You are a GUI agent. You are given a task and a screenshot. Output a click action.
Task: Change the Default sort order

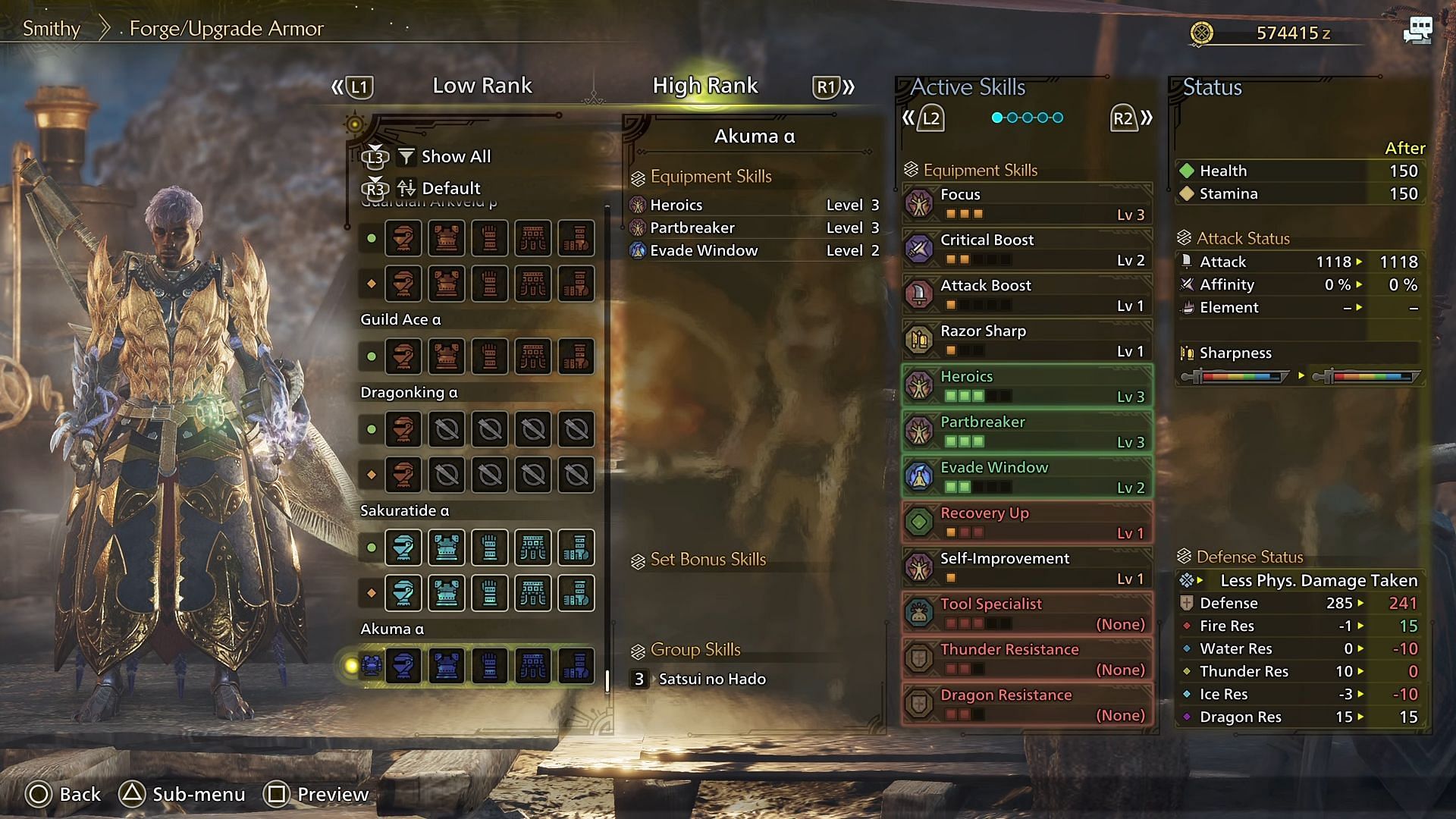point(450,188)
